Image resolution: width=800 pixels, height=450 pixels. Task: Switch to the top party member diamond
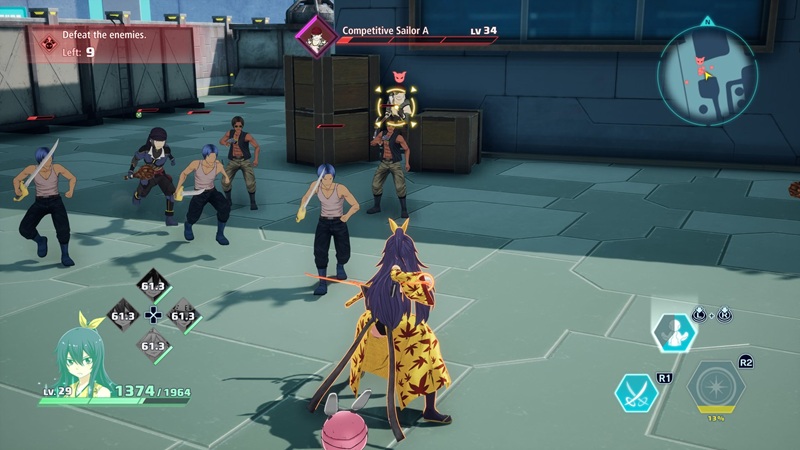coord(153,286)
